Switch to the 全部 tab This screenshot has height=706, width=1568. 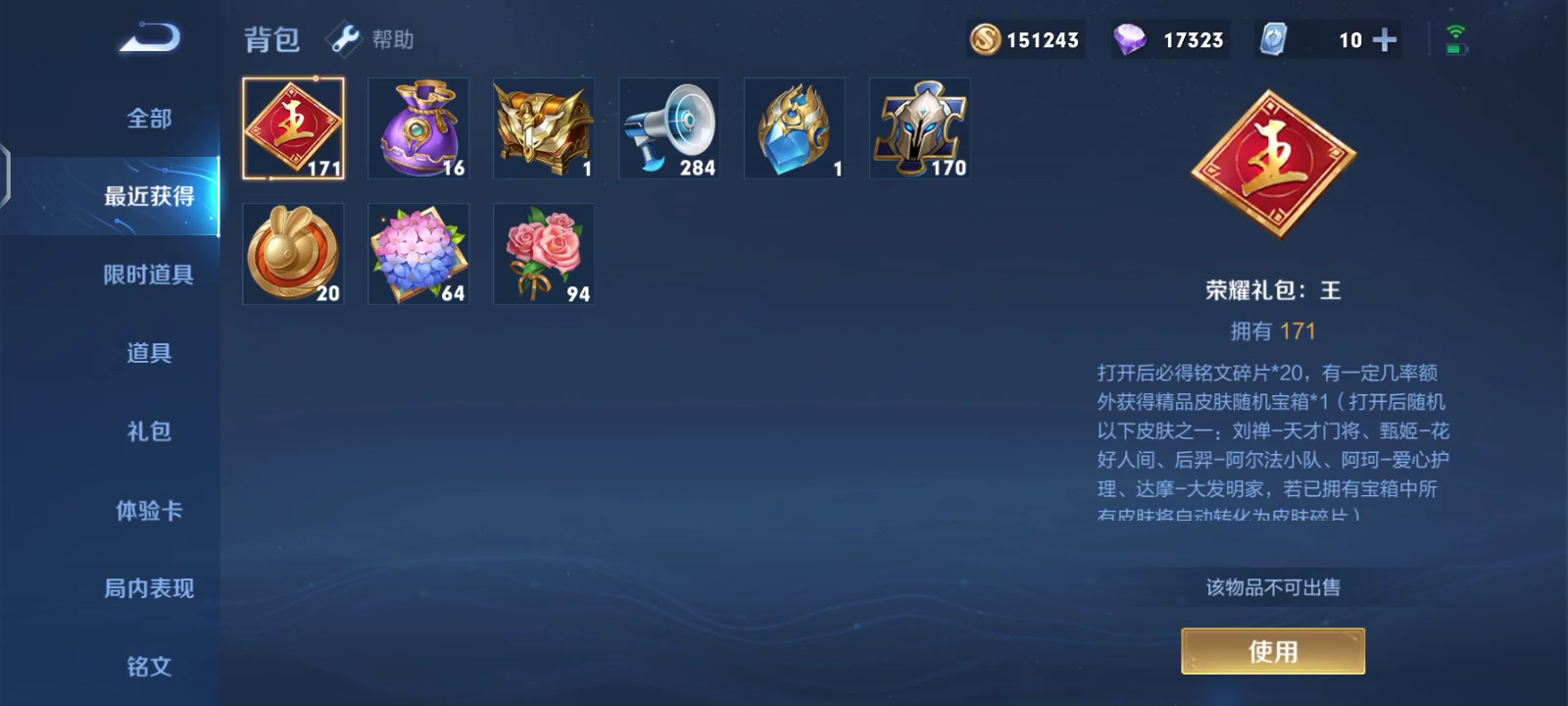149,119
